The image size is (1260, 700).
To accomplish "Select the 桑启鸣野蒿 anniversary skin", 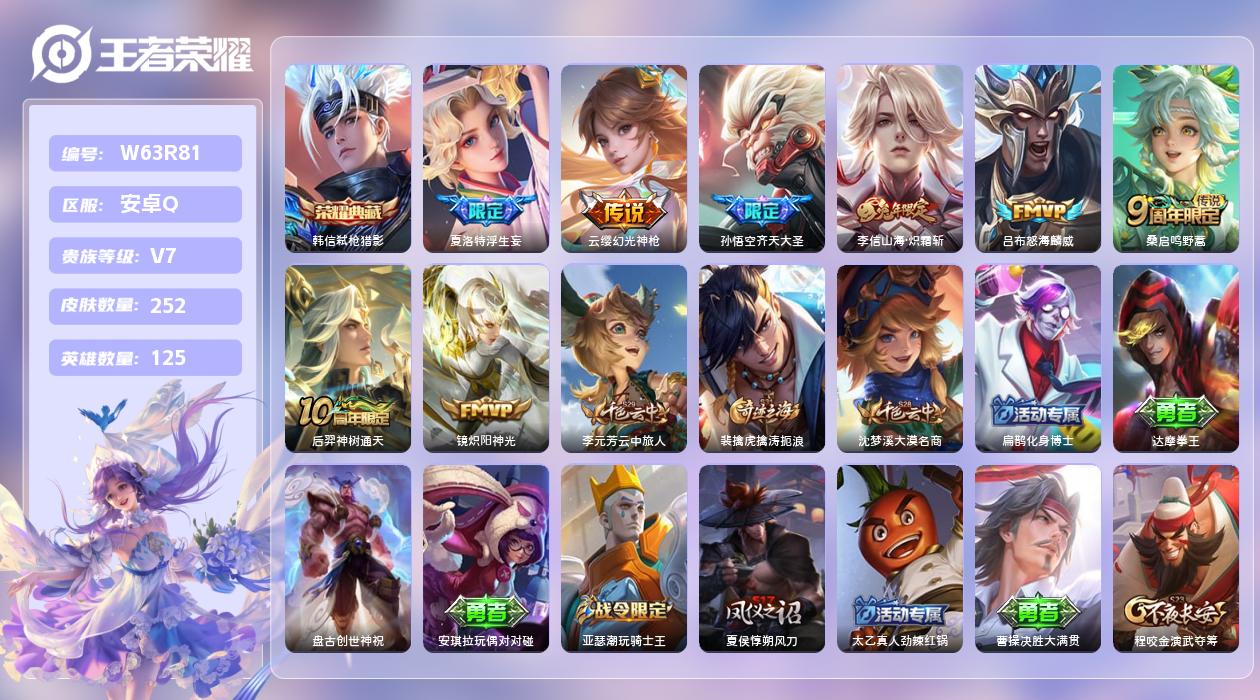I will (x=1176, y=158).
